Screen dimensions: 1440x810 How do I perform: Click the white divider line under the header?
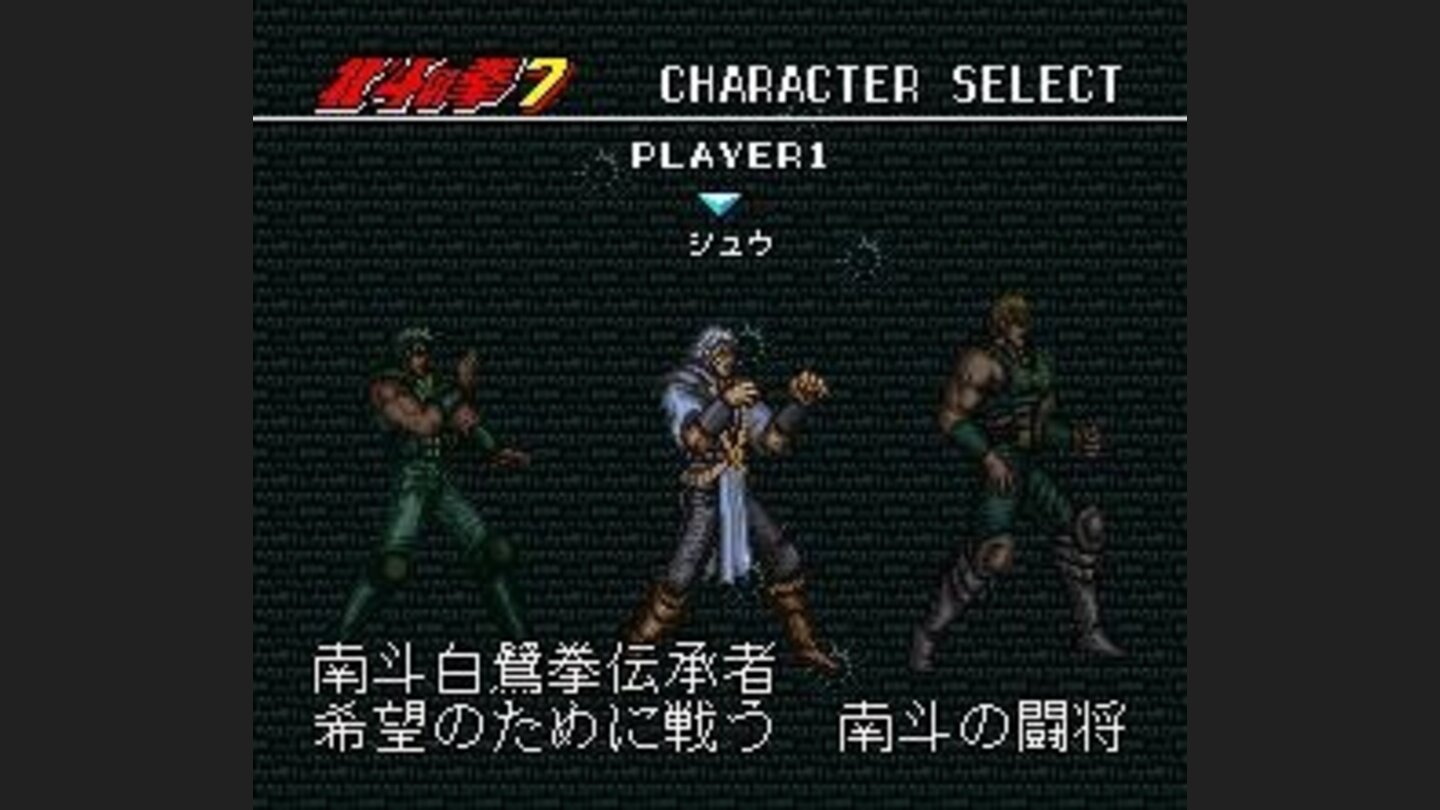tap(720, 118)
